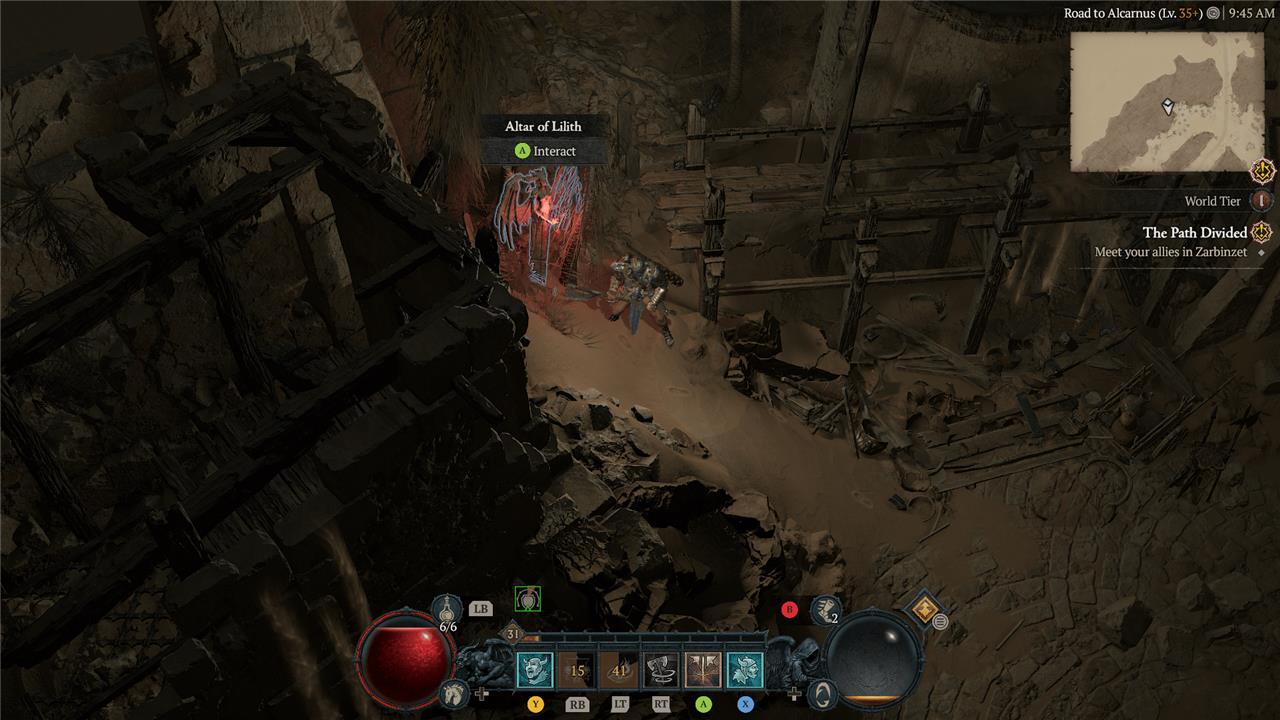The height and width of the screenshot is (720, 1280).
Task: Activate the horned helmet shout skill
Action: [745, 670]
